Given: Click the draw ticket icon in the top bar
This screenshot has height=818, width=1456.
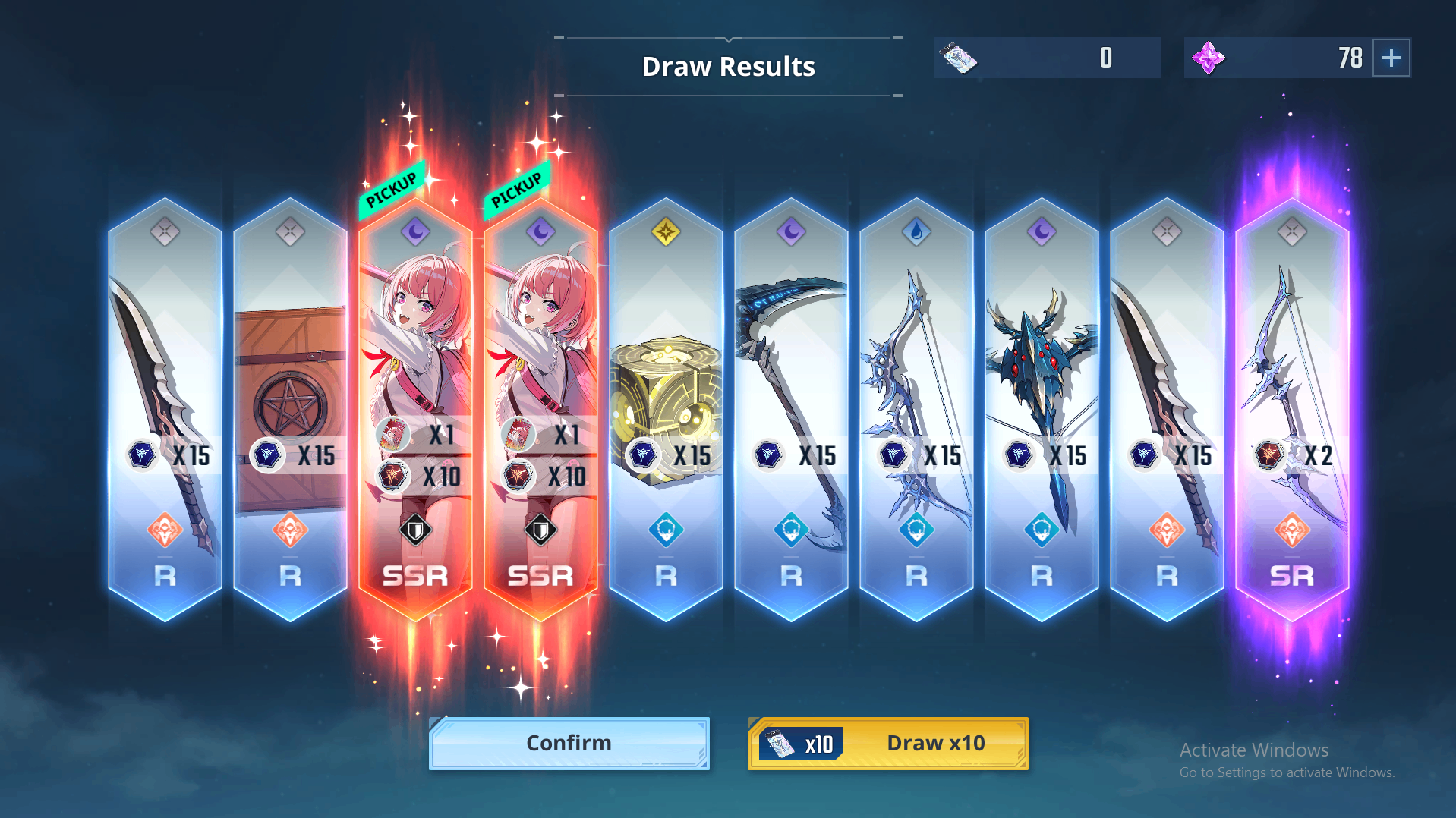Looking at the screenshot, I should point(958,57).
